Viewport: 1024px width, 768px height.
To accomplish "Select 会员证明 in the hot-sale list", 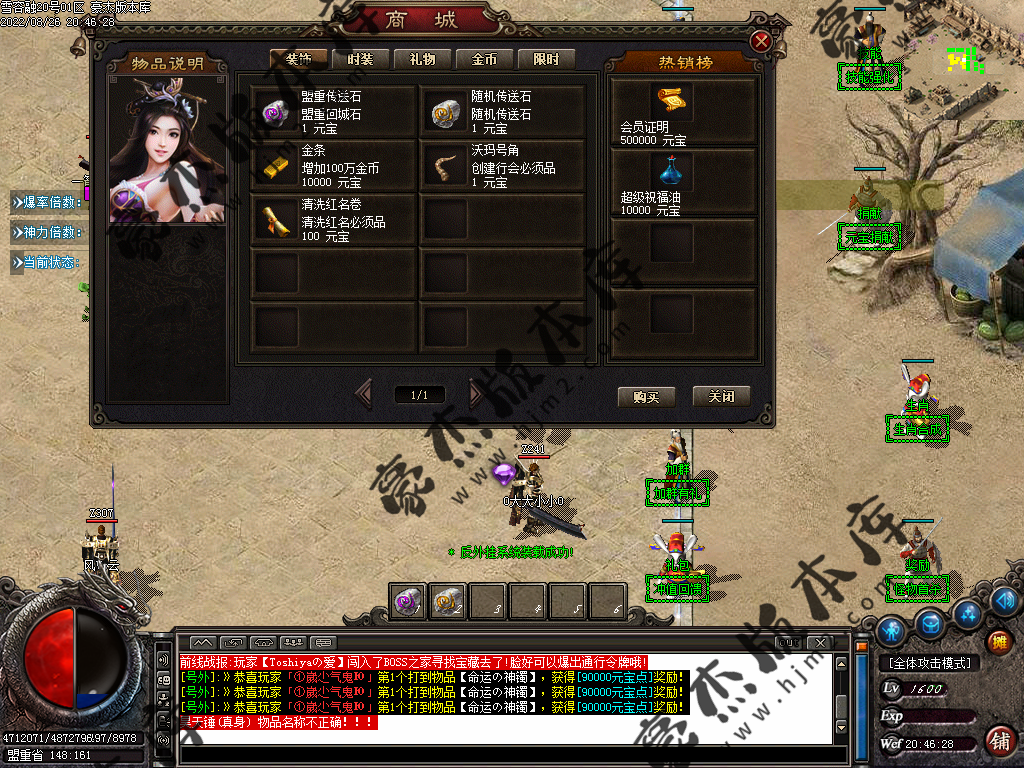I will click(x=682, y=111).
